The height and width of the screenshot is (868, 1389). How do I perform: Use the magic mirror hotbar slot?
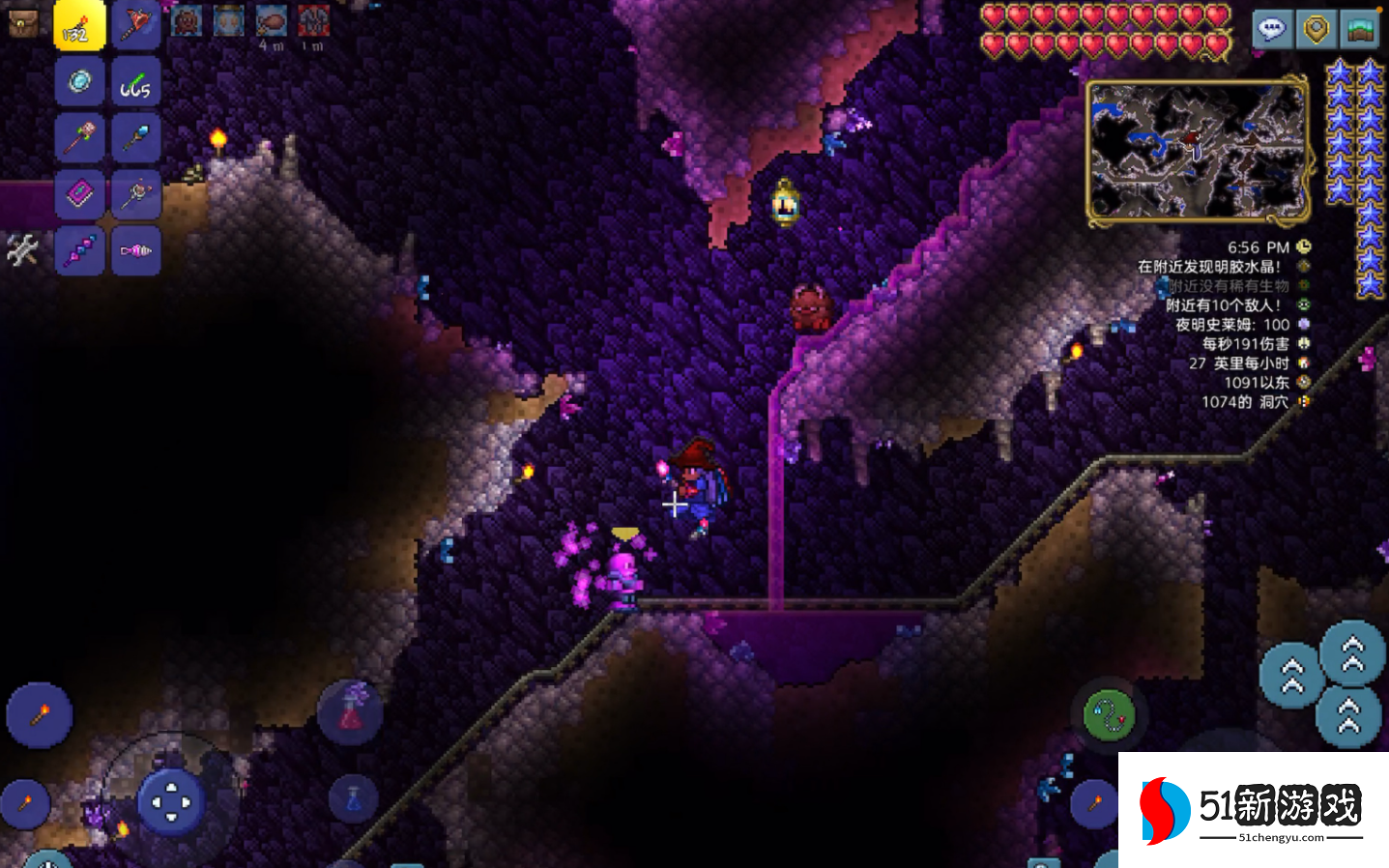pos(79,82)
